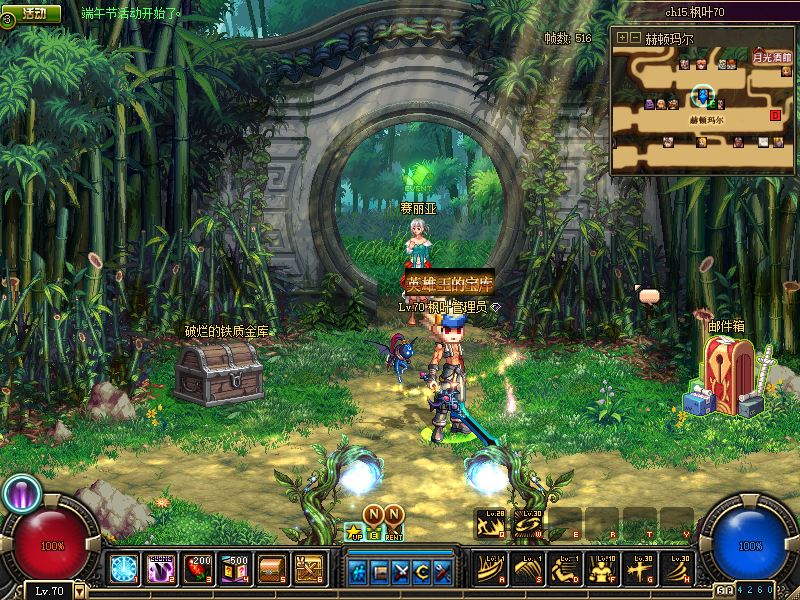800x600 pixels.
Task: Activate the Lv.28 skill in upper skill row
Action: [490, 524]
